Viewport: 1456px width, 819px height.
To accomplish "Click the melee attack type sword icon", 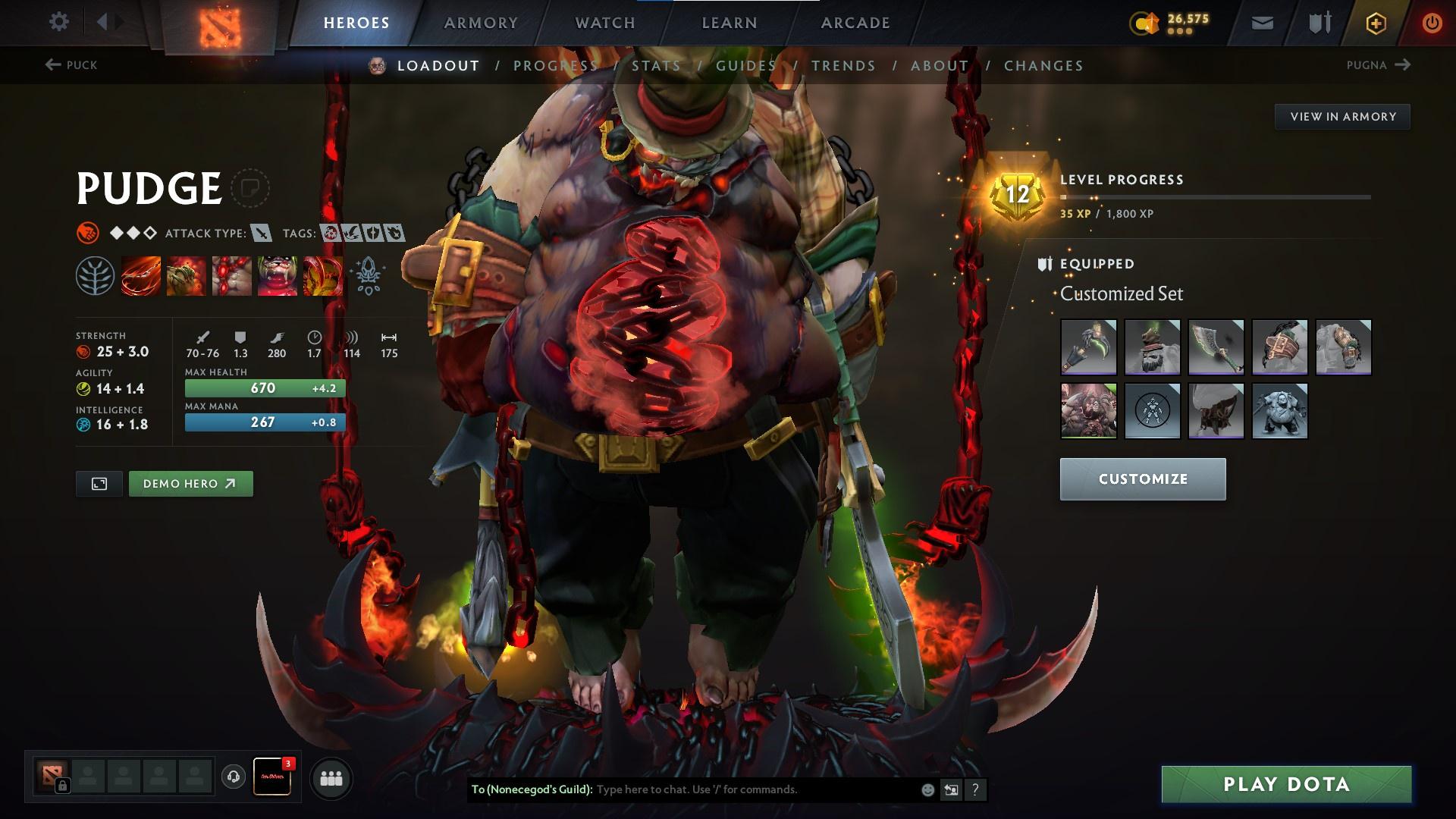I will point(262,234).
